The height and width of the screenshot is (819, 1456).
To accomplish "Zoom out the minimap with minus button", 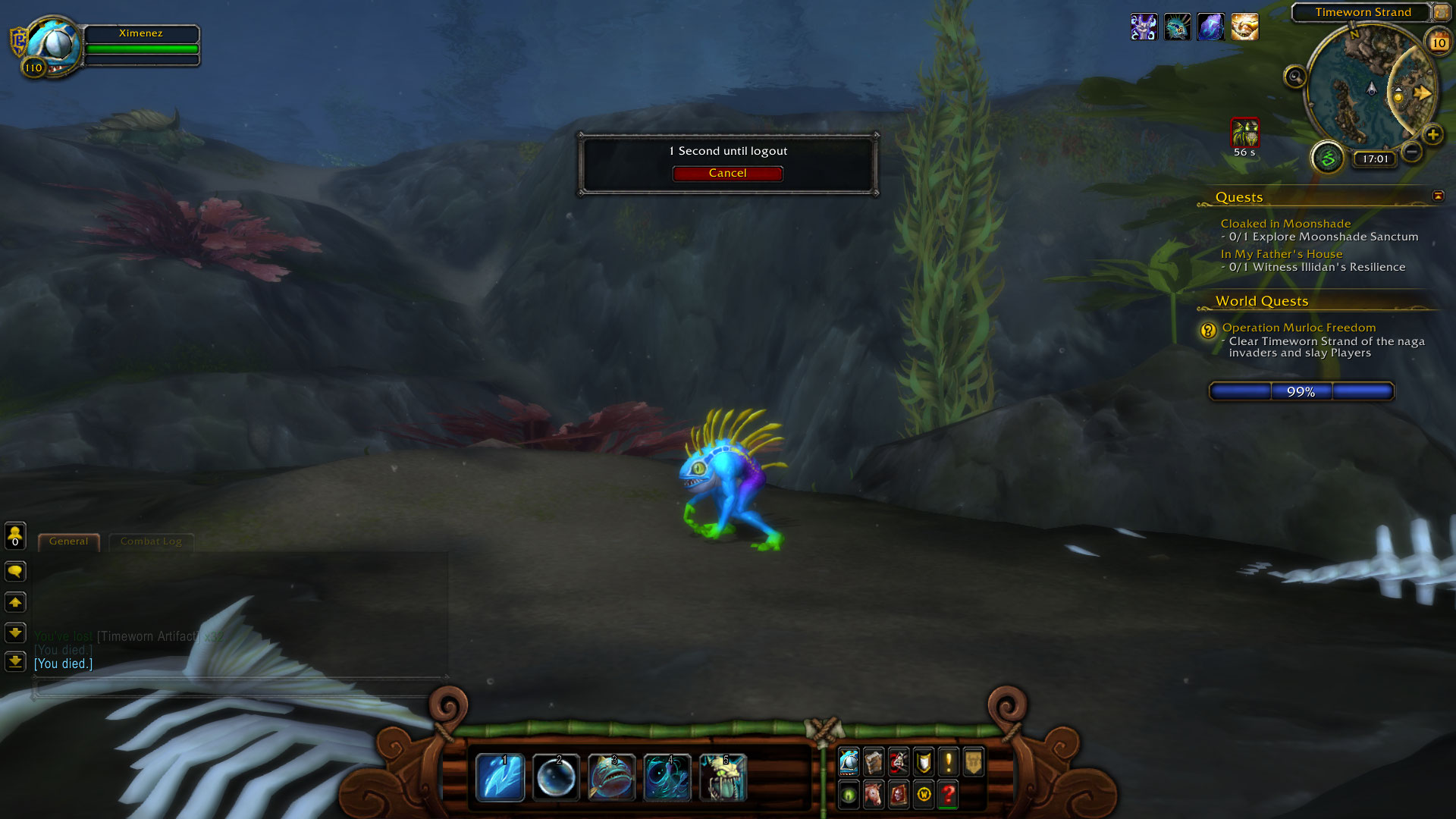I will point(1411,152).
